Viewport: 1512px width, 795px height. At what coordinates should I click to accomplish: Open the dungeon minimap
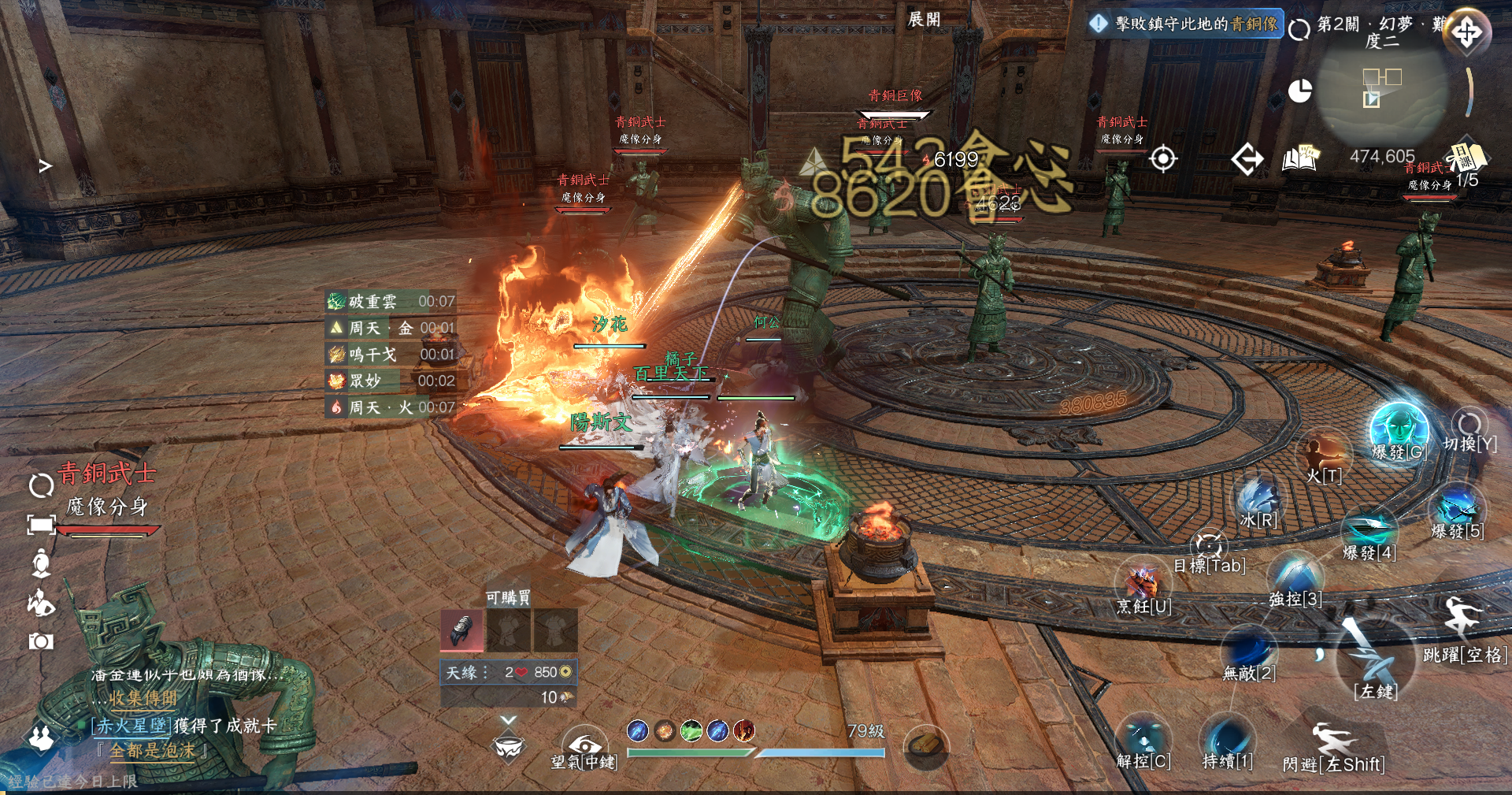pyautogui.click(x=1382, y=87)
